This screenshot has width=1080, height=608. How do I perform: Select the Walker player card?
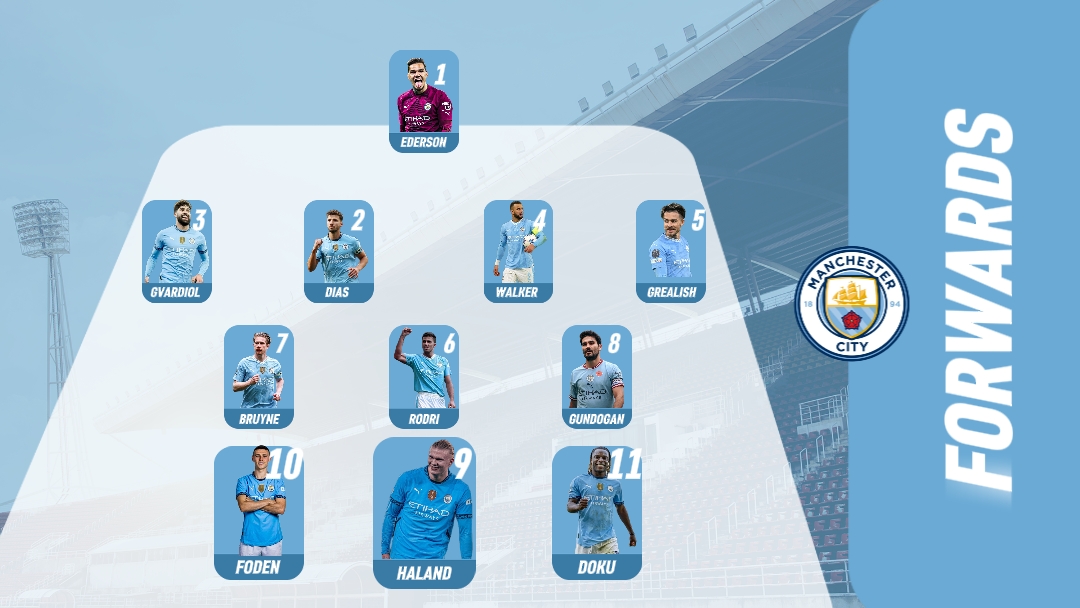518,250
